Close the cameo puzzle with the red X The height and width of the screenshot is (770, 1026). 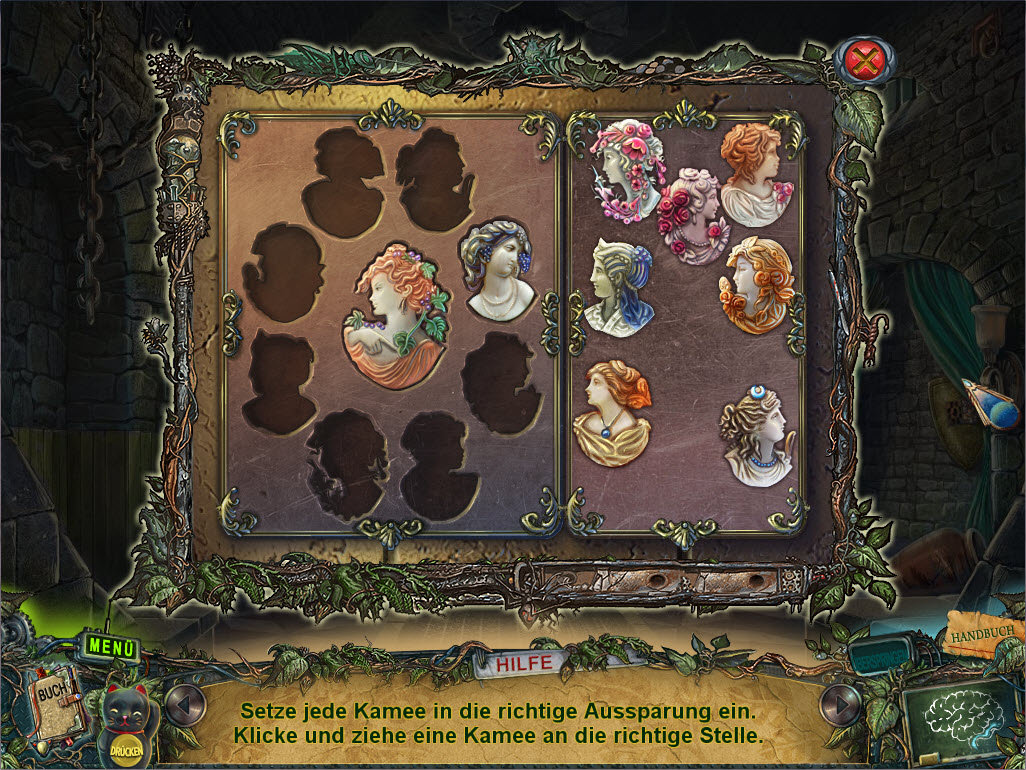point(866,62)
